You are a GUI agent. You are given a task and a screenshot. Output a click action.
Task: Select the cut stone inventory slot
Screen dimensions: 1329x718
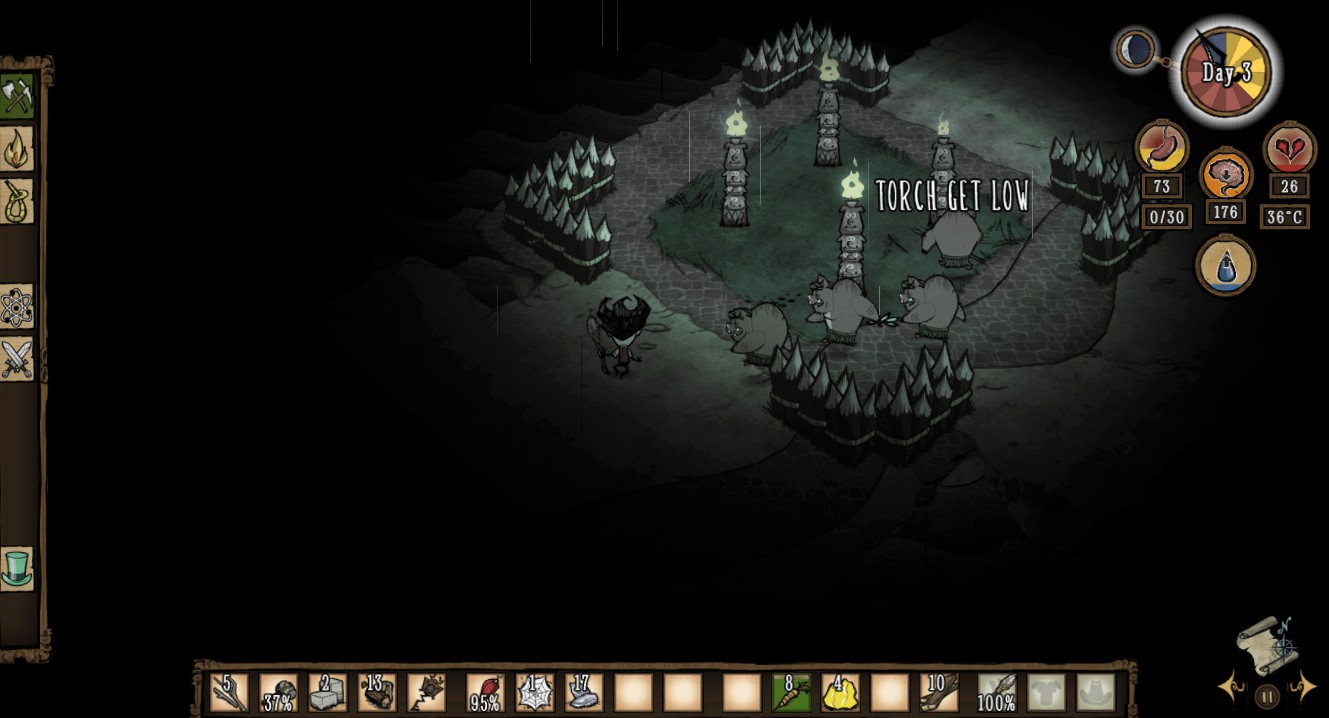[x=327, y=692]
